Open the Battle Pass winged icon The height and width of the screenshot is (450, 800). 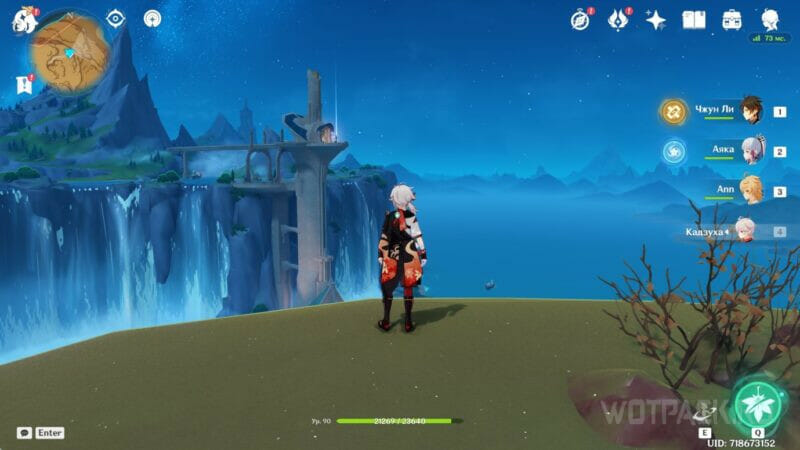point(617,20)
